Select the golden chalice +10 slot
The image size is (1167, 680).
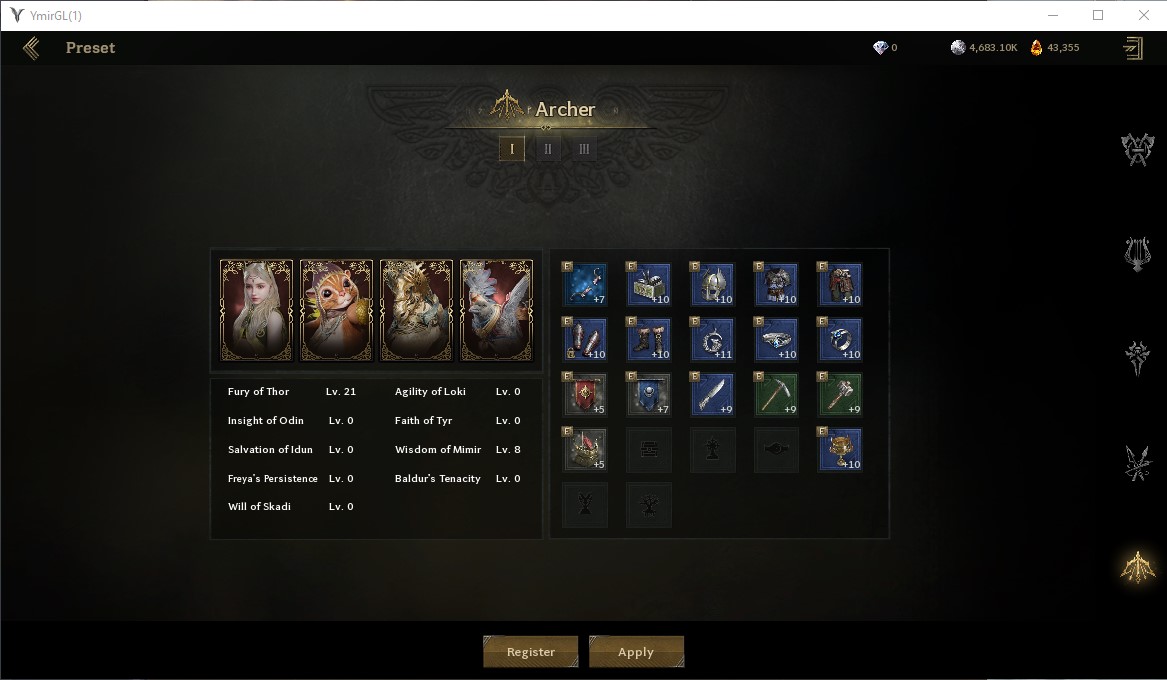pyautogui.click(x=840, y=450)
